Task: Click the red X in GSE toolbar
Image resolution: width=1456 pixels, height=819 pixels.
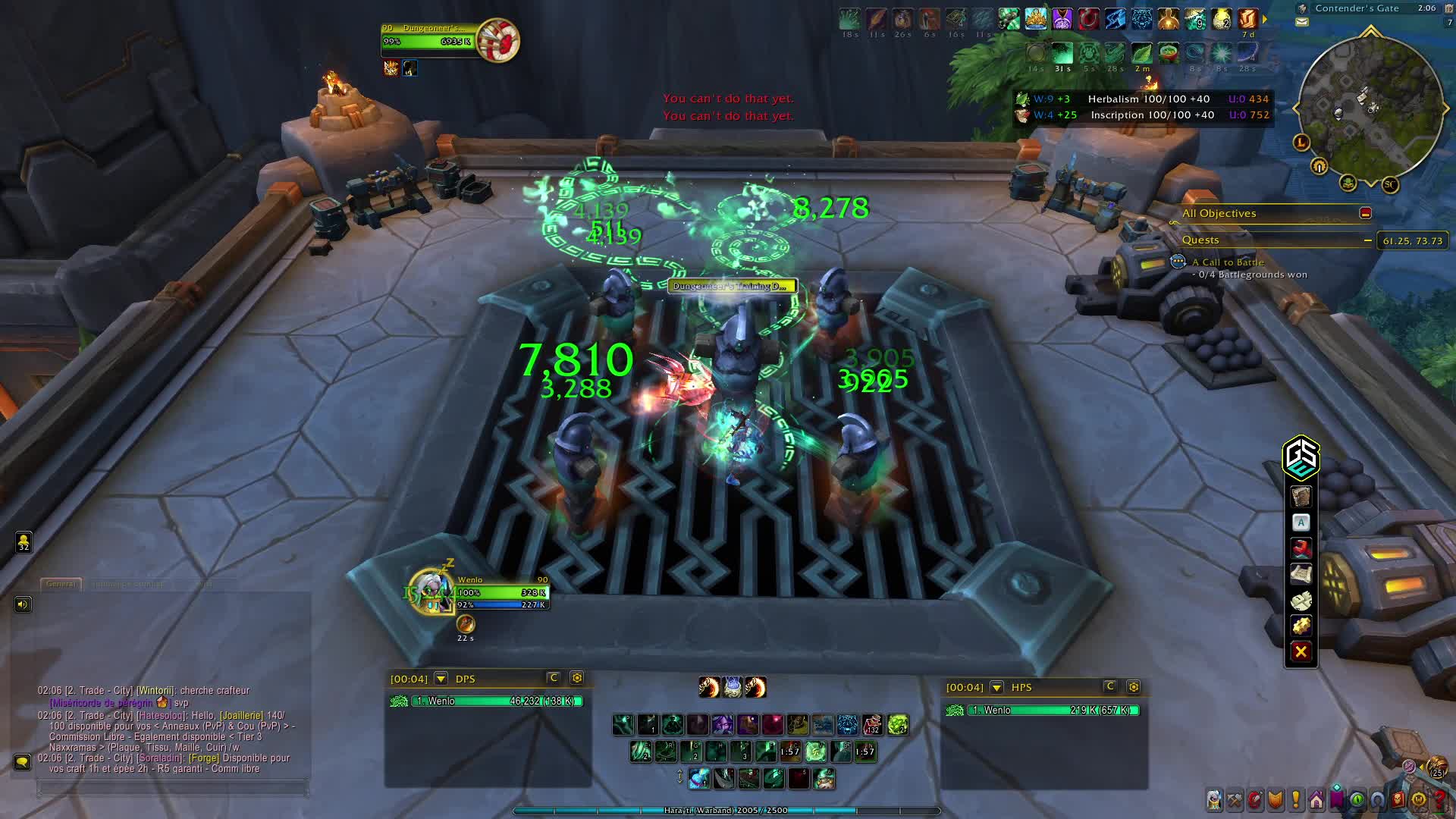Action: 1301,651
